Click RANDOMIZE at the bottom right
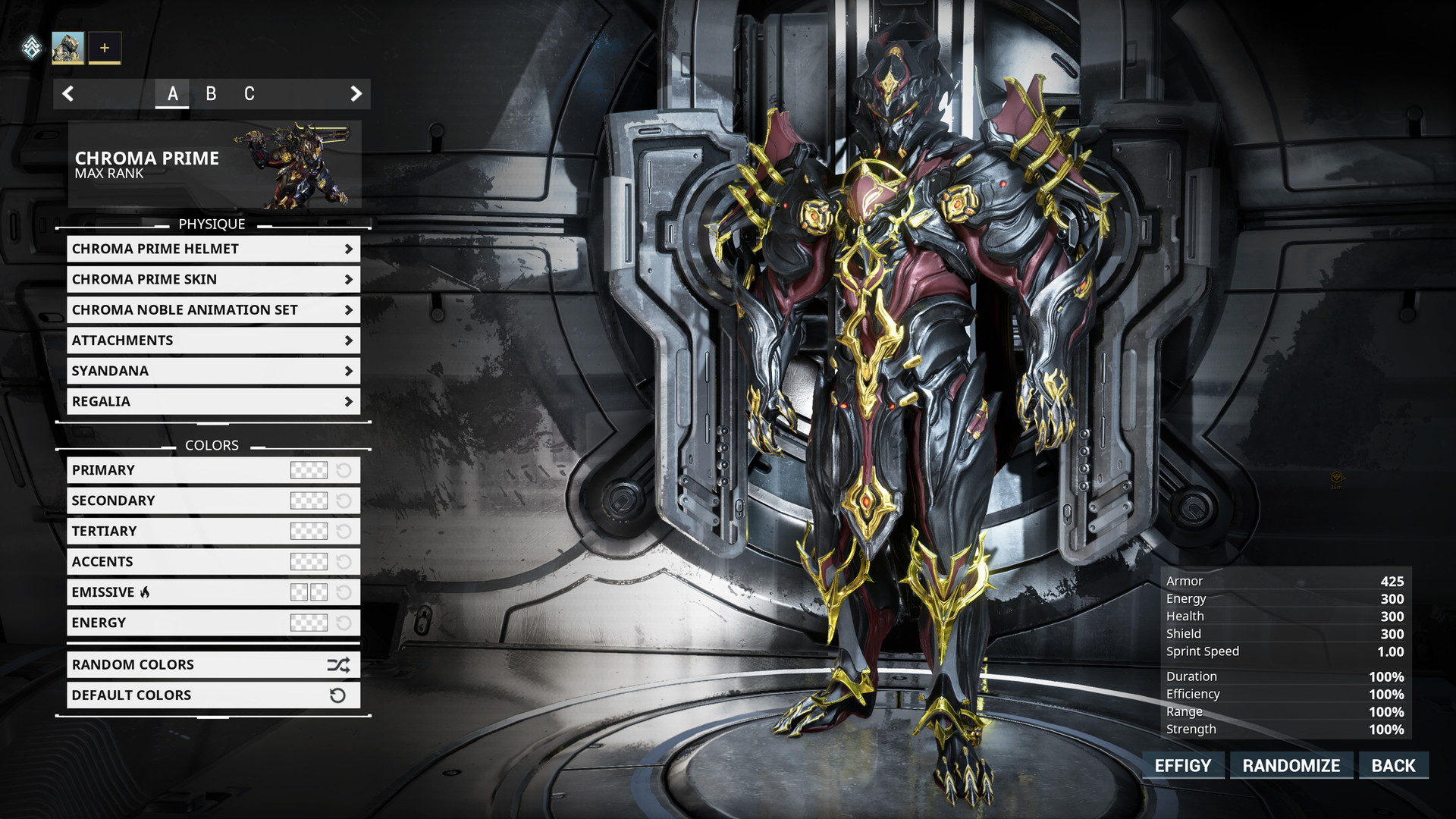Screen dimensions: 1456x819 [x=1291, y=765]
